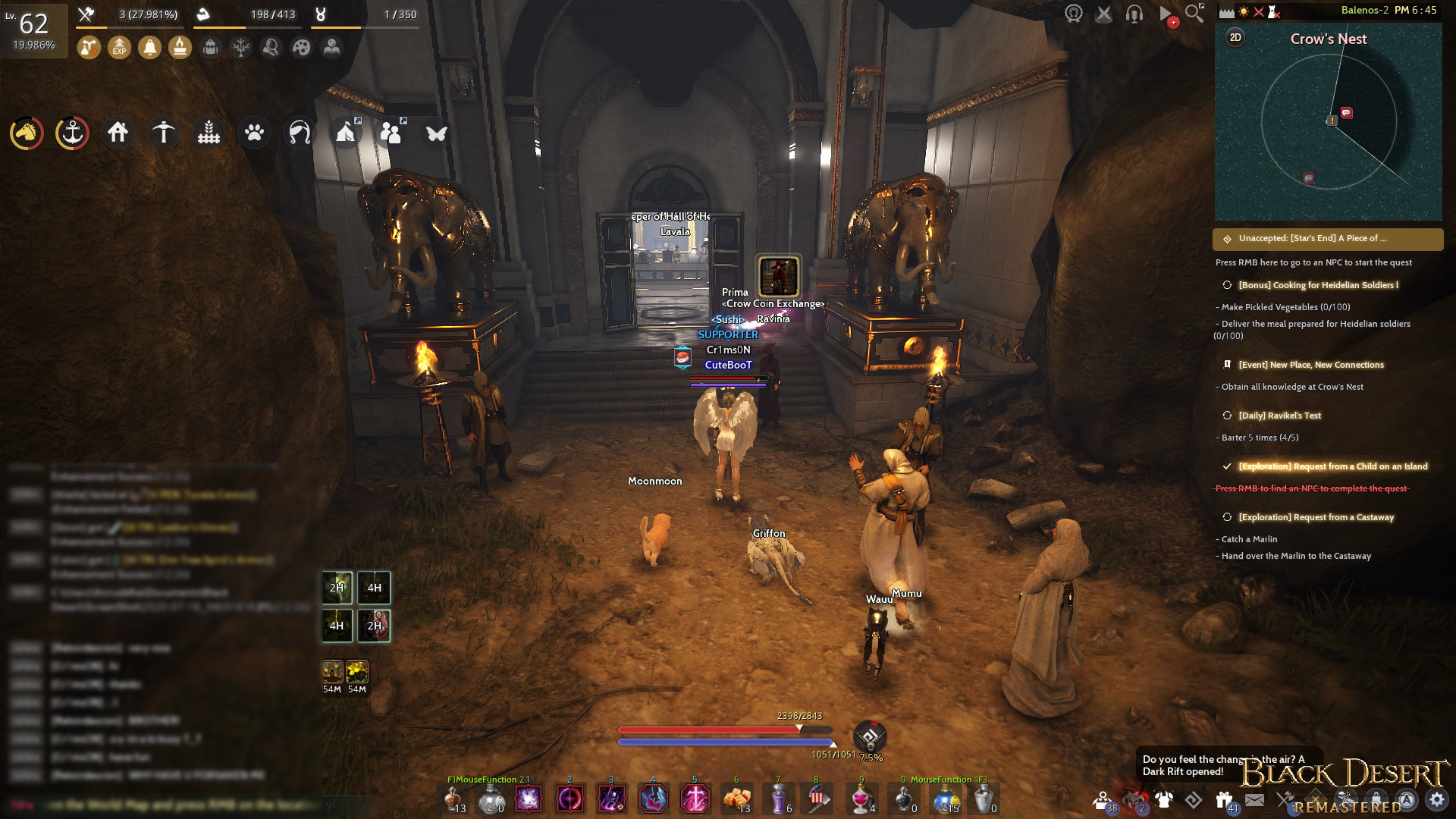Select the magnifying glass search icon top right
This screenshot has height=819, width=1456.
tap(1194, 12)
